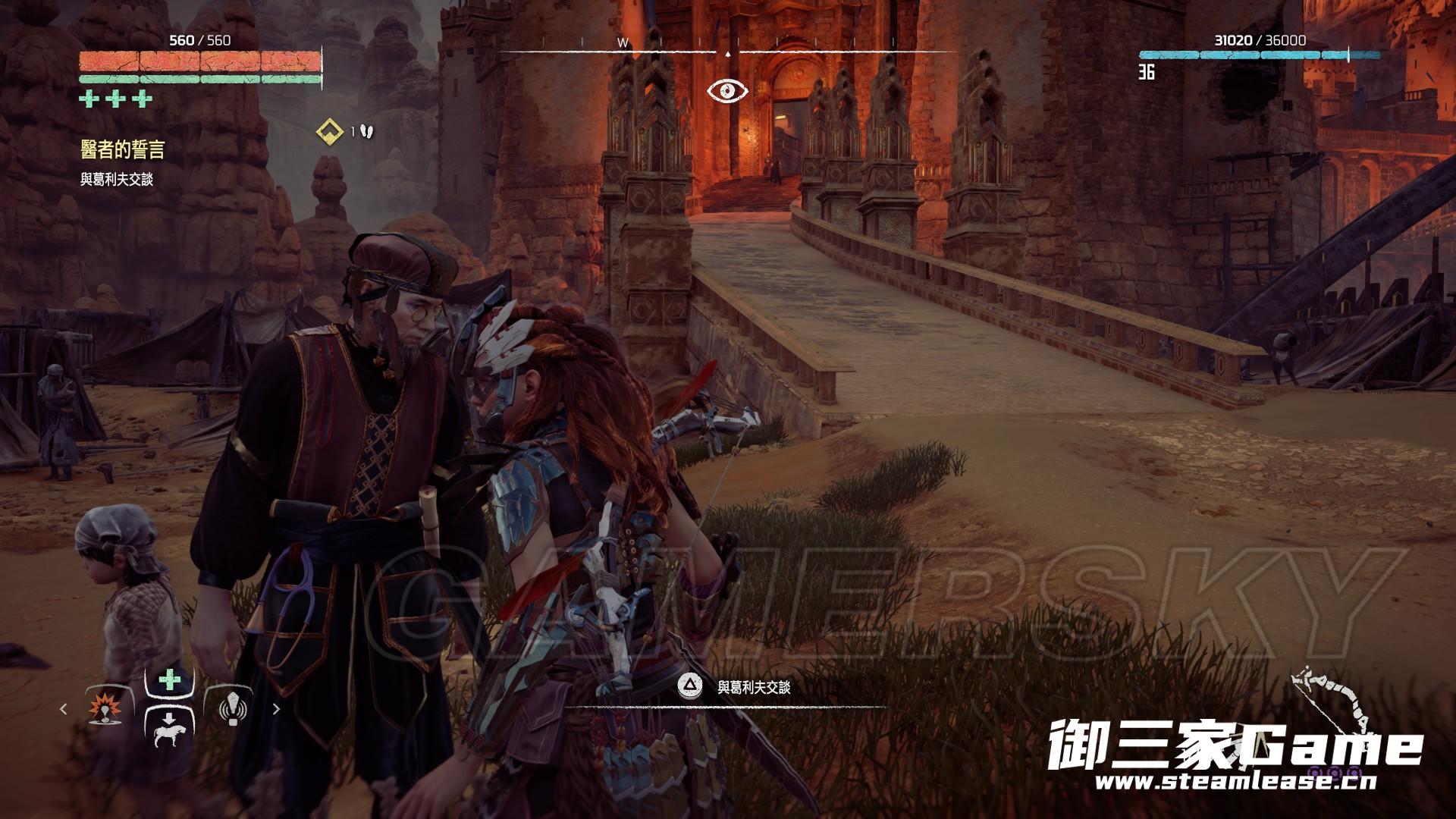The image size is (1456, 819).
Task: Cycle quick items with the left arrow
Action: tap(64, 709)
